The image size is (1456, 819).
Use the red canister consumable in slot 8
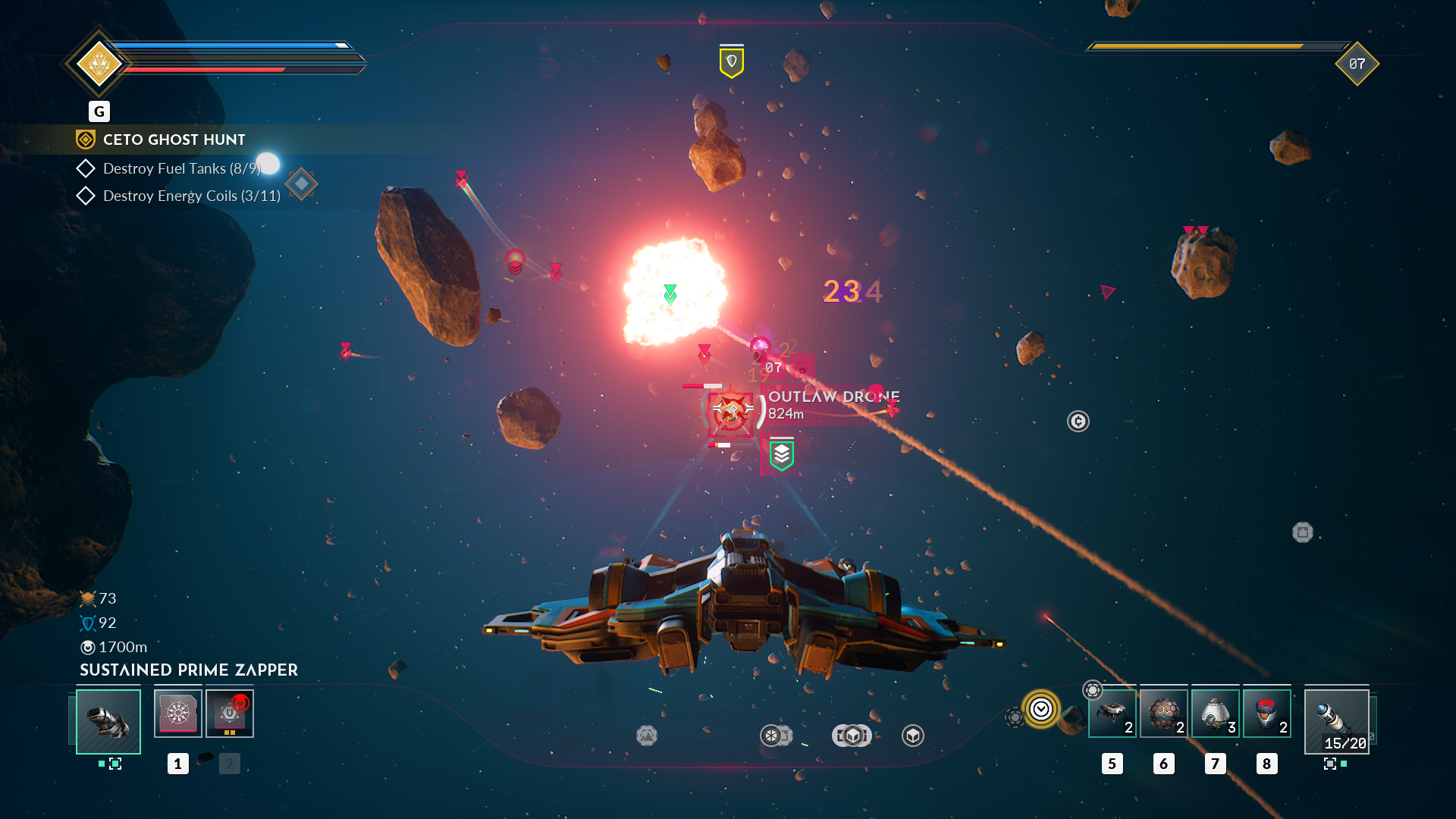pyautogui.click(x=1266, y=713)
